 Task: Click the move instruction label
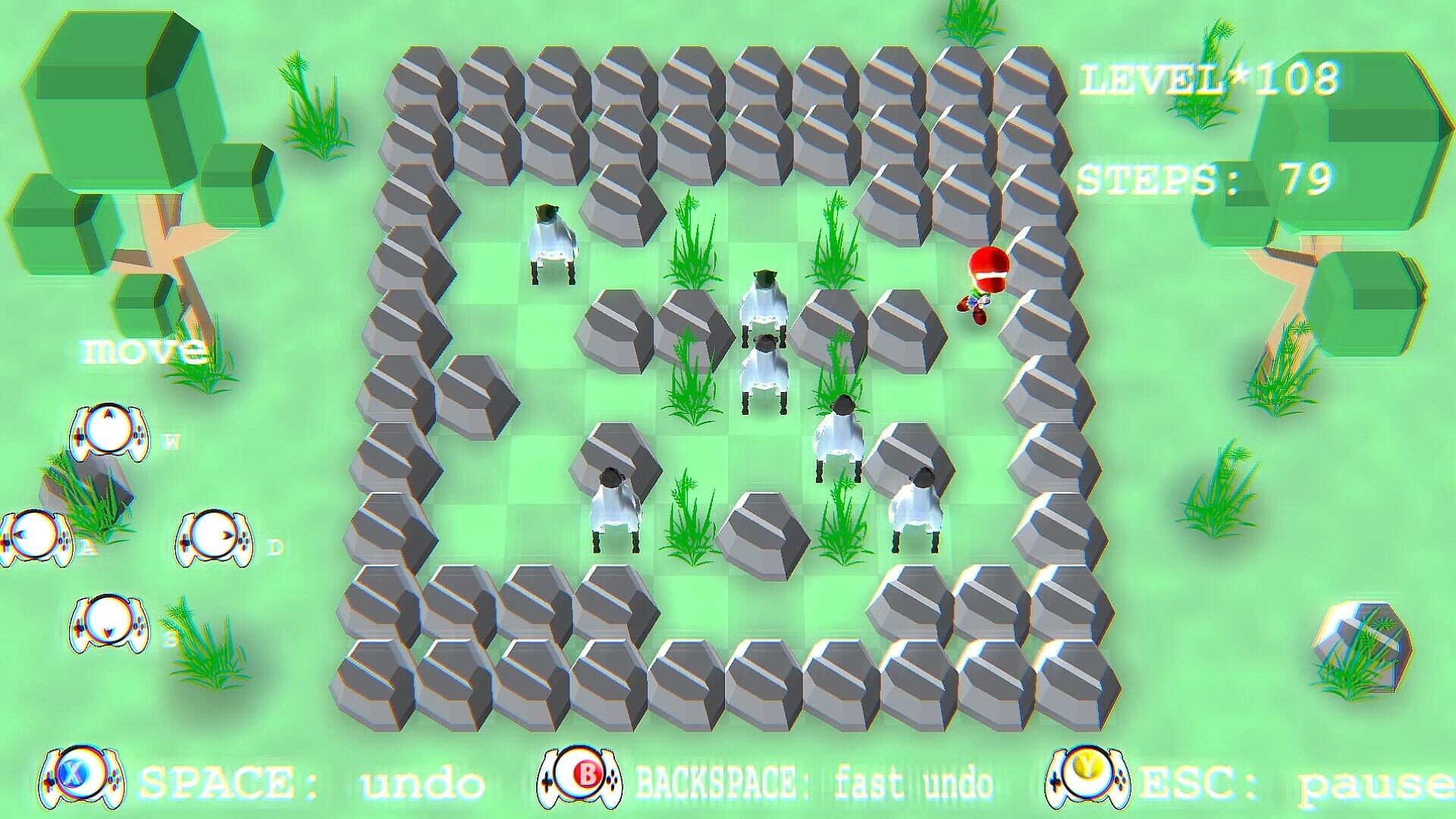(x=143, y=349)
